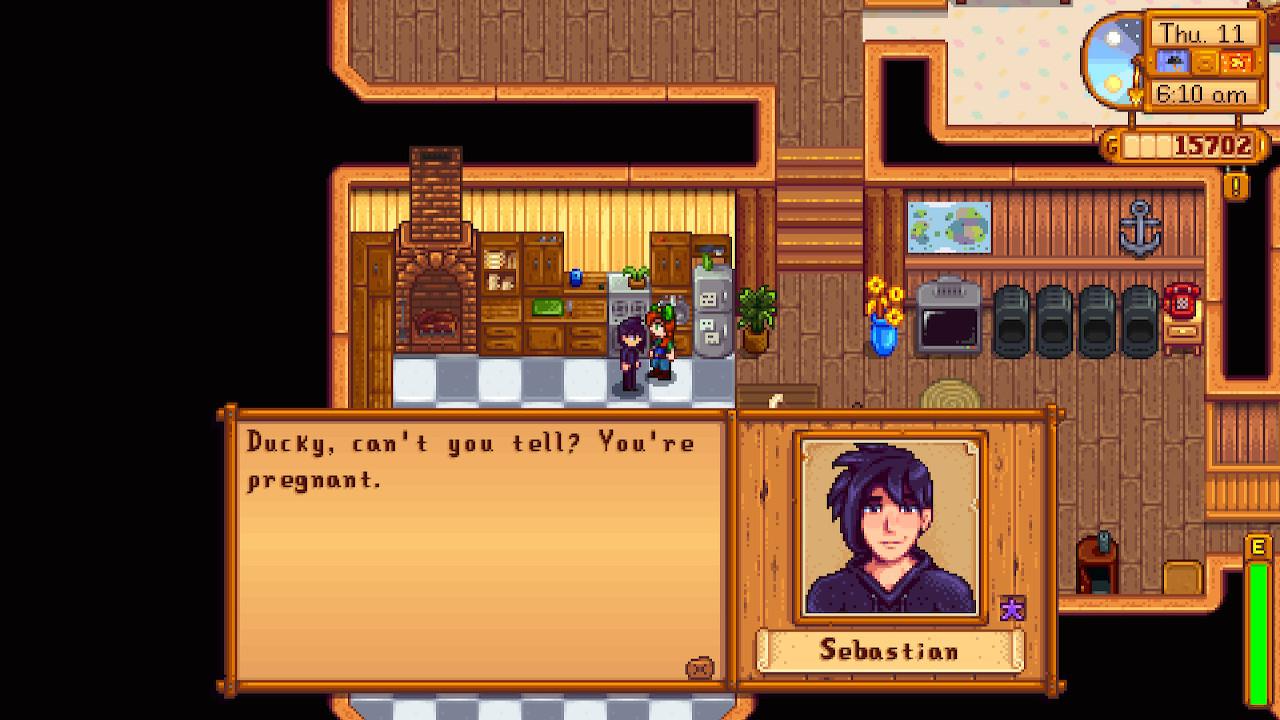
Task: Open the journal via the exclamation mark icon
Action: 1236,185
